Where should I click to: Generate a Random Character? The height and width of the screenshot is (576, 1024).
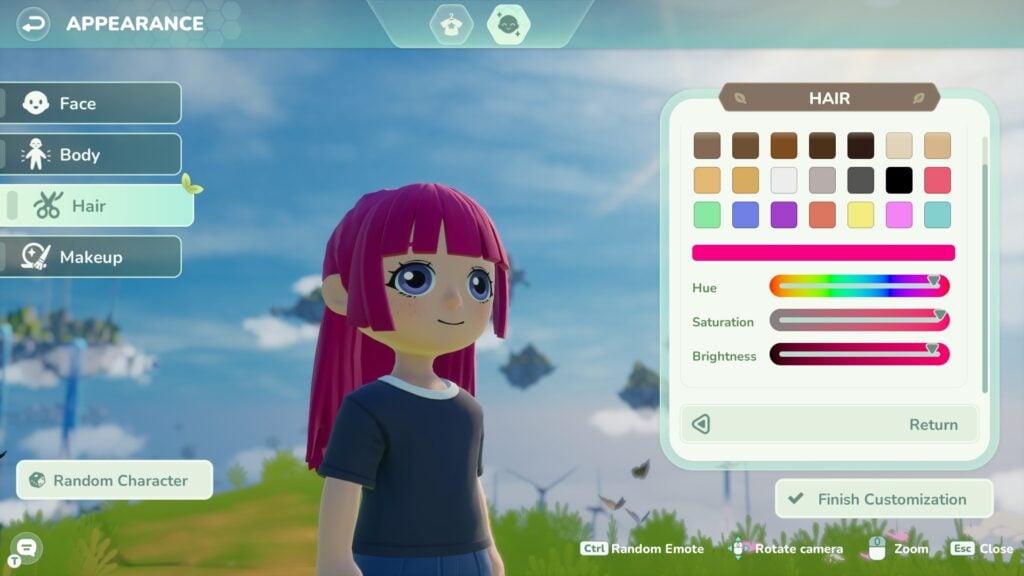click(115, 480)
